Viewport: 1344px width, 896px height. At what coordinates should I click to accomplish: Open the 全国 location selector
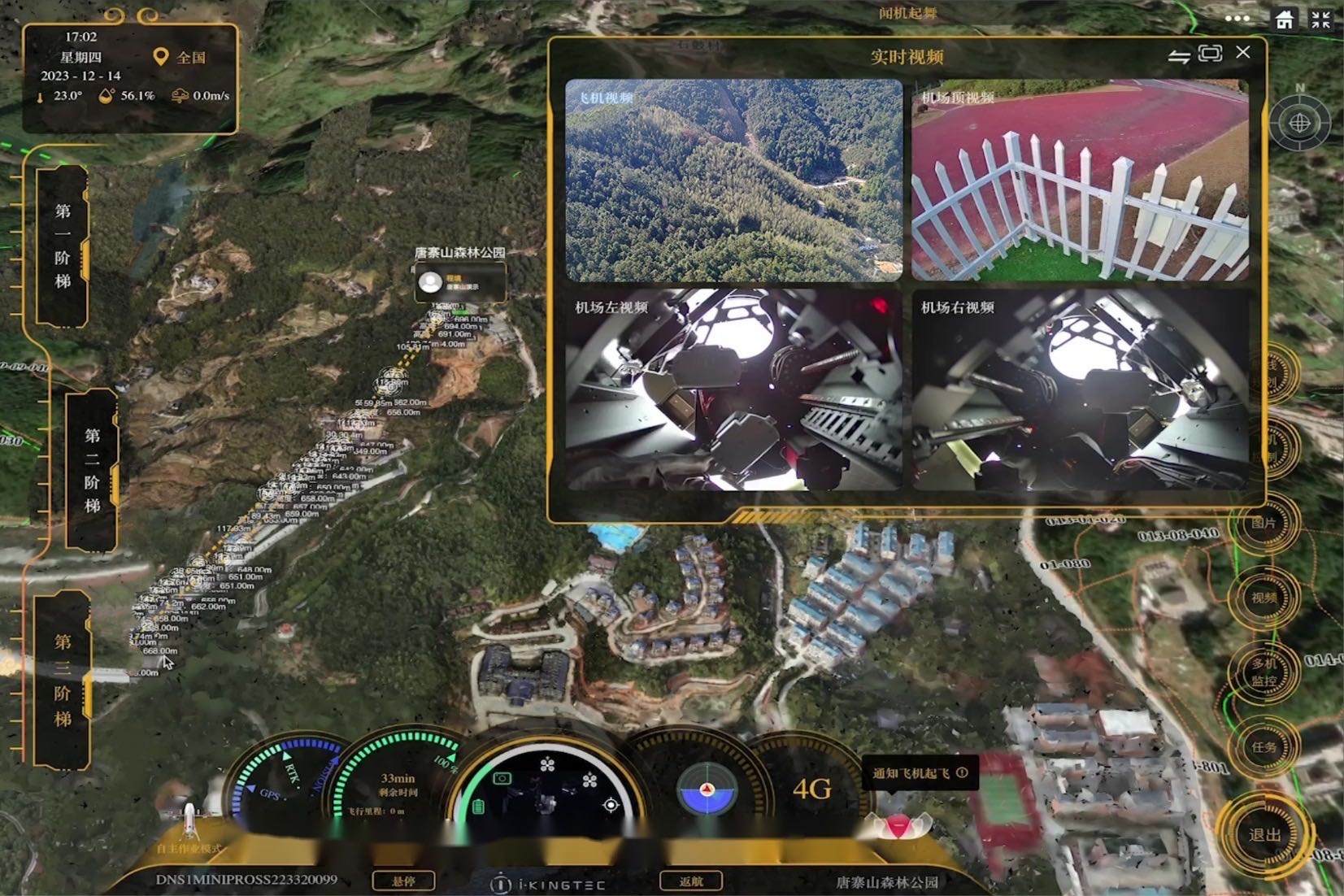point(181,58)
